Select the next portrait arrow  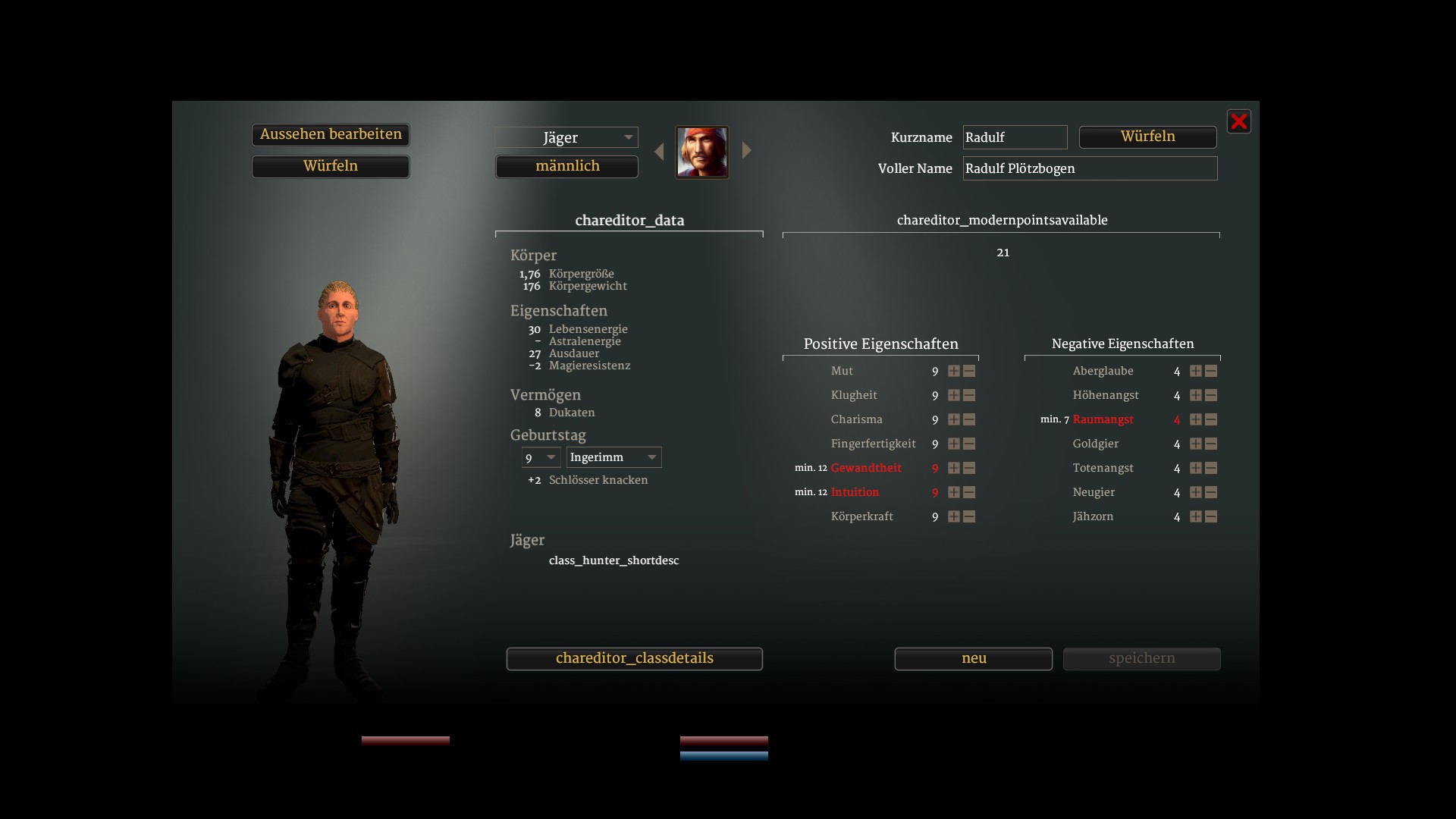pos(746,150)
